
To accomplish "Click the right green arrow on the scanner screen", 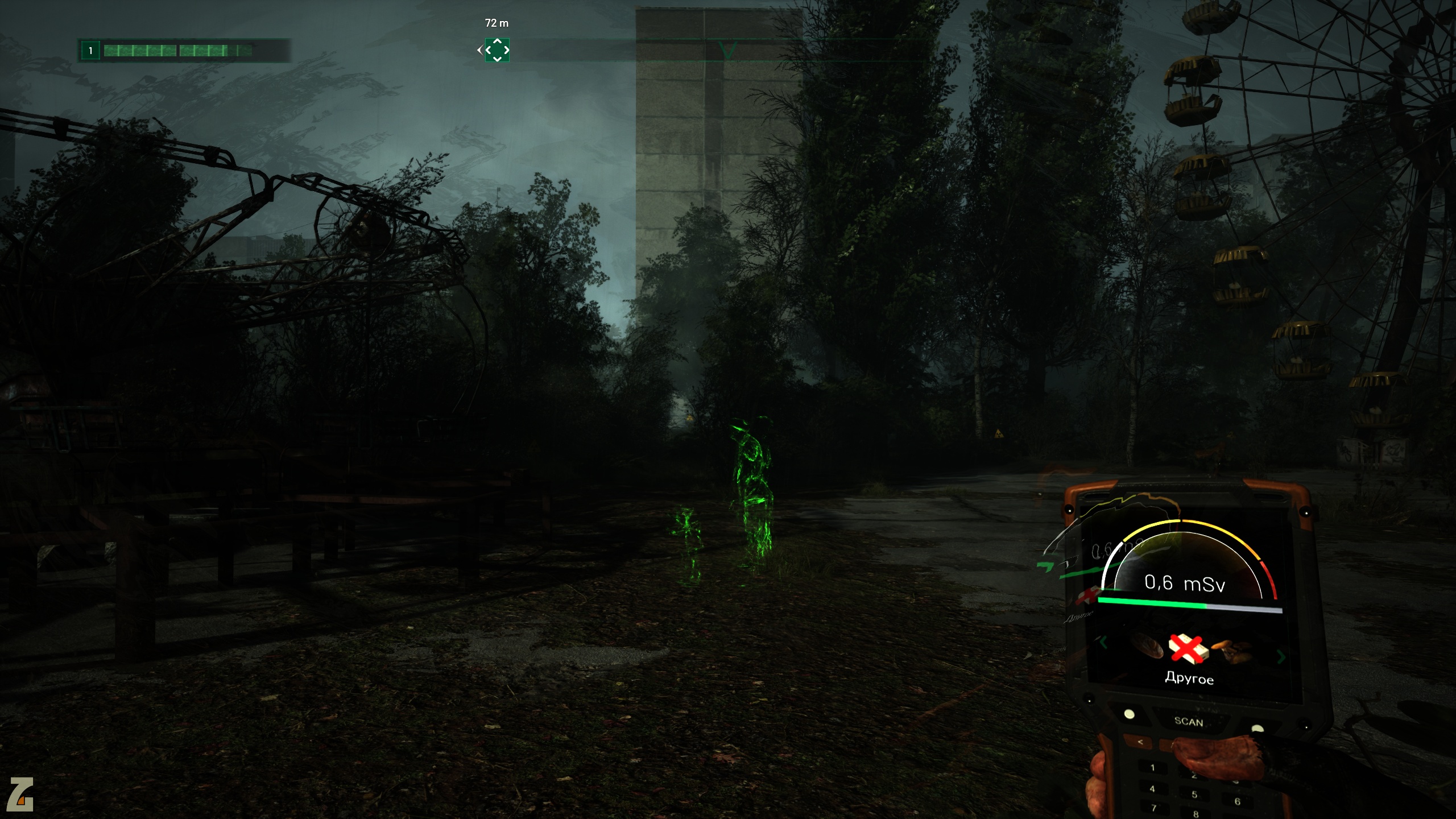I will tap(1281, 657).
